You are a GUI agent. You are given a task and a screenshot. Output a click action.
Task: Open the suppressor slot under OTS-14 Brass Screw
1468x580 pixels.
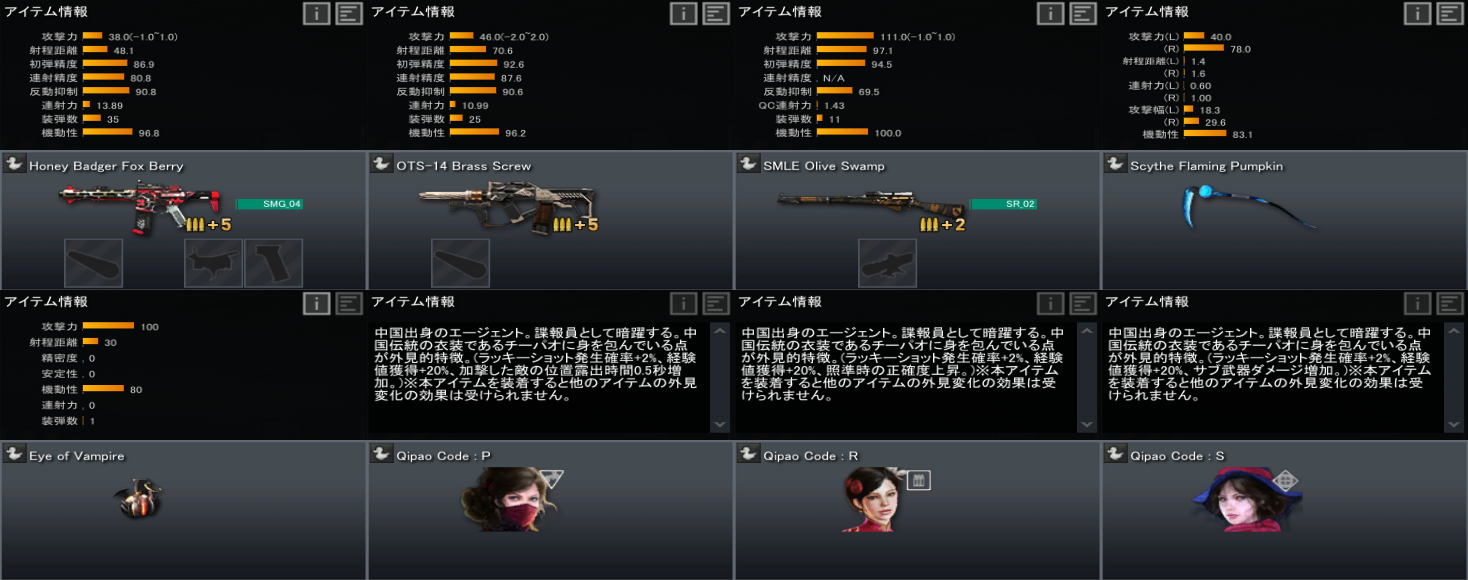click(x=461, y=263)
